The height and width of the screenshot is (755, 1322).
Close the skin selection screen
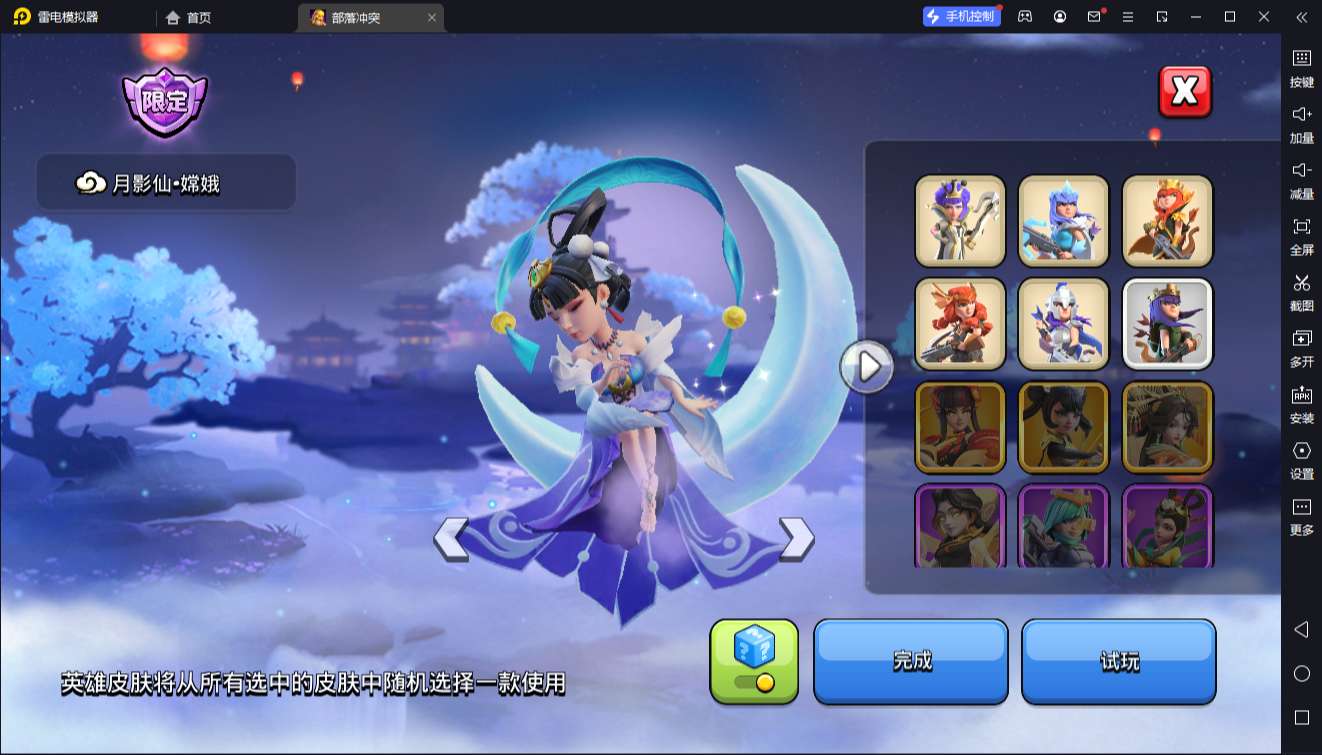pyautogui.click(x=1184, y=92)
